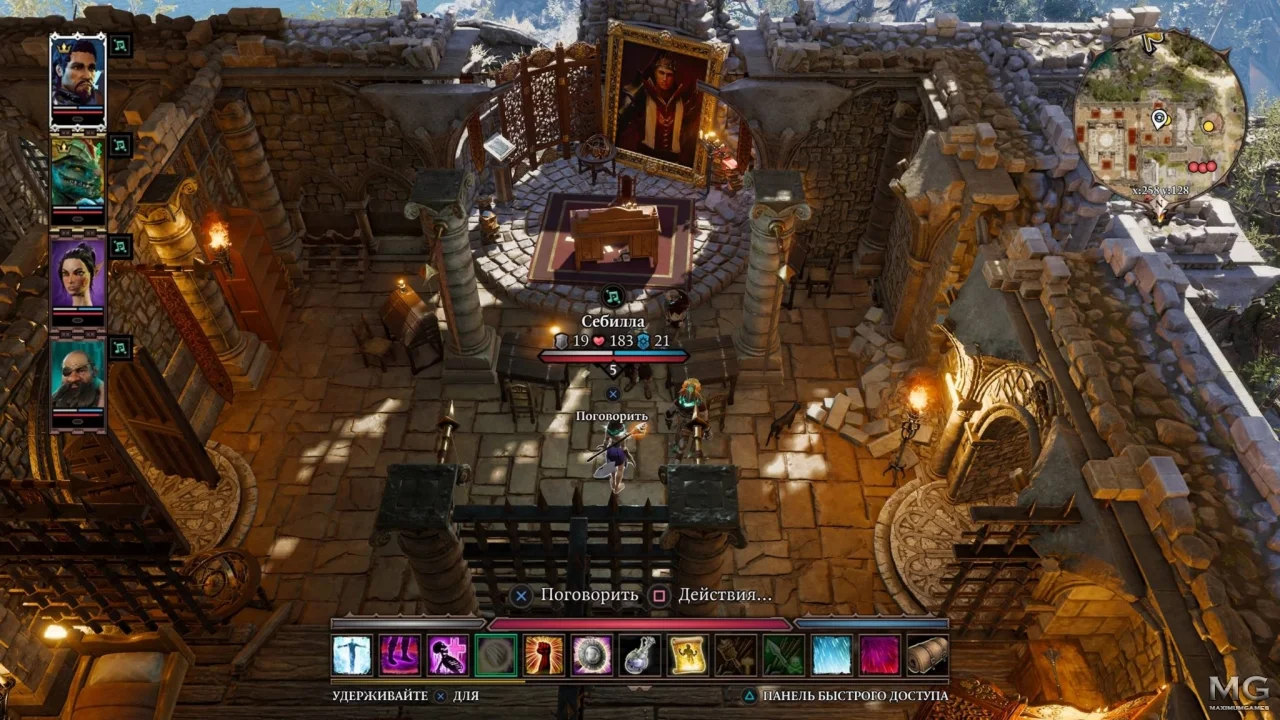This screenshot has height=720, width=1280.
Task: Click the status icon beside the lizard portrait
Action: 120,146
